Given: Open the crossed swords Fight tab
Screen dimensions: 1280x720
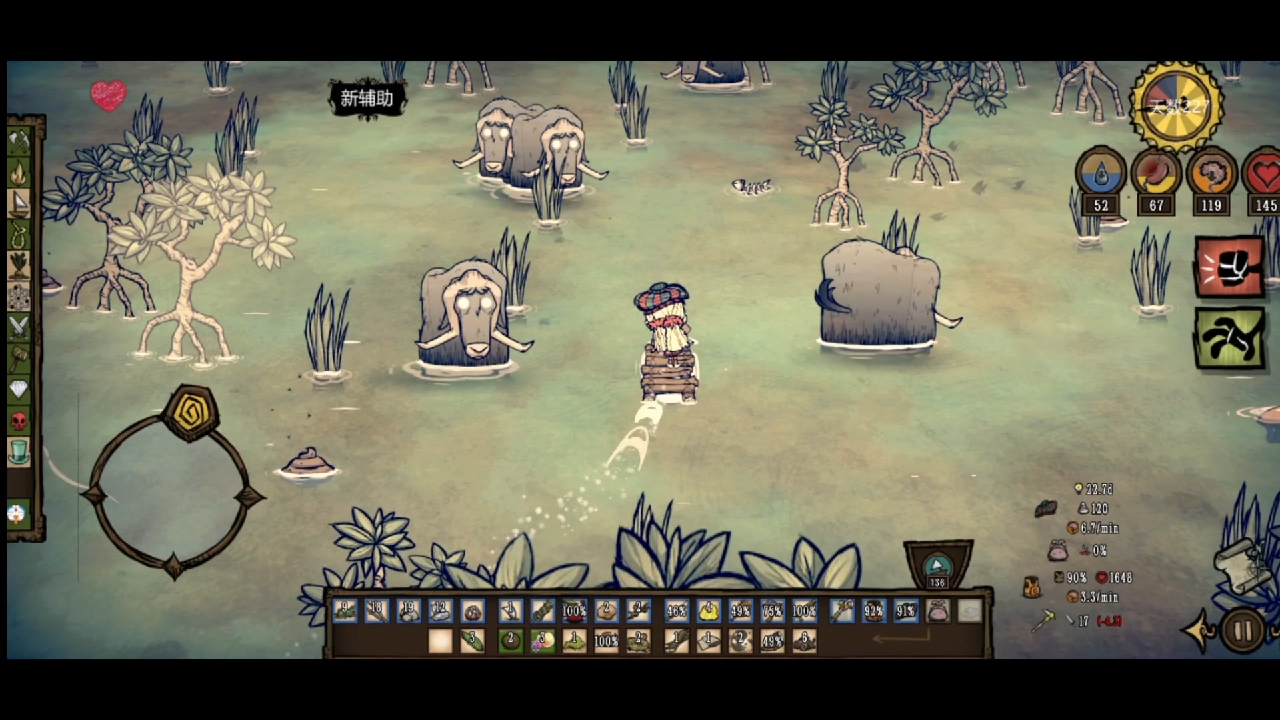Looking at the screenshot, I should [19, 326].
